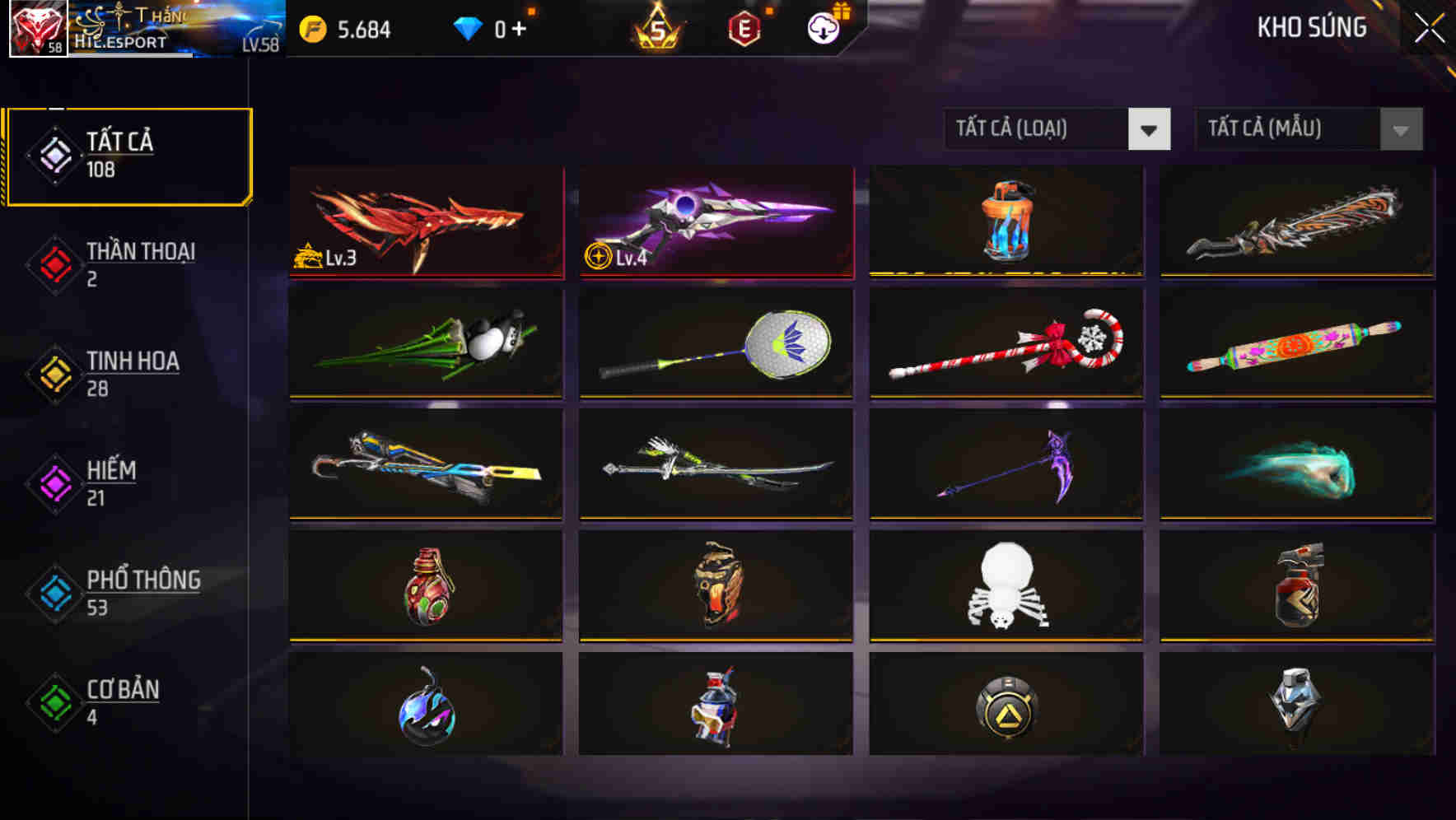Select the candy cane weapon skin
Screen dimensions: 1456x820
tap(1005, 344)
